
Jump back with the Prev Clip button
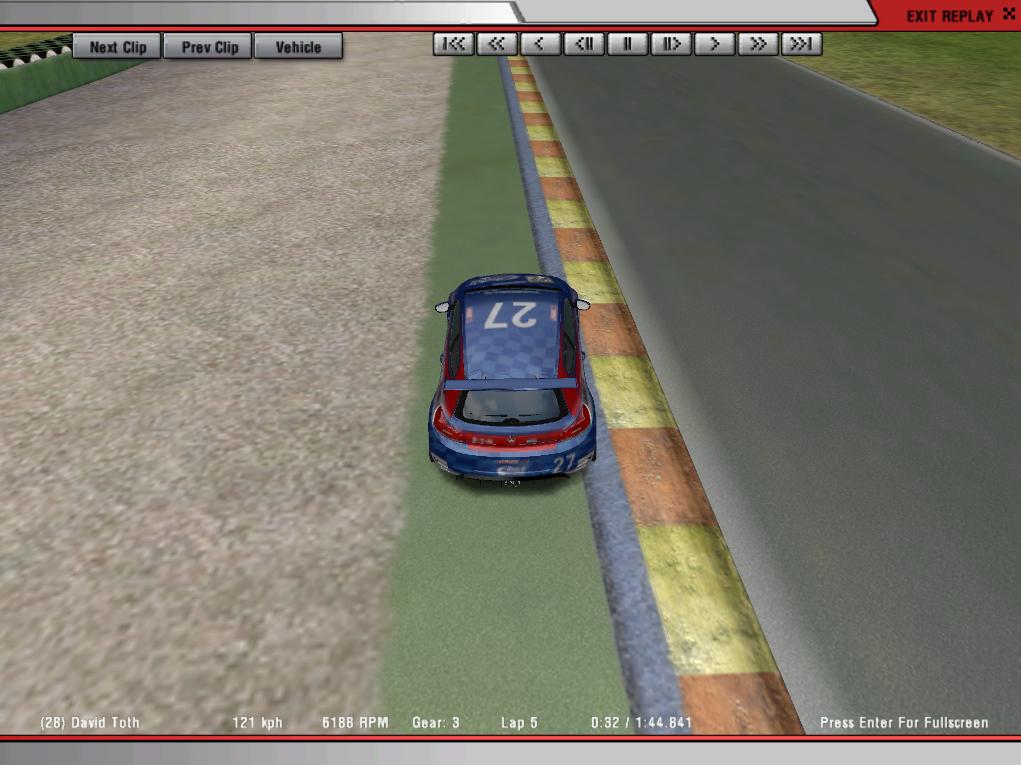pyautogui.click(x=209, y=47)
